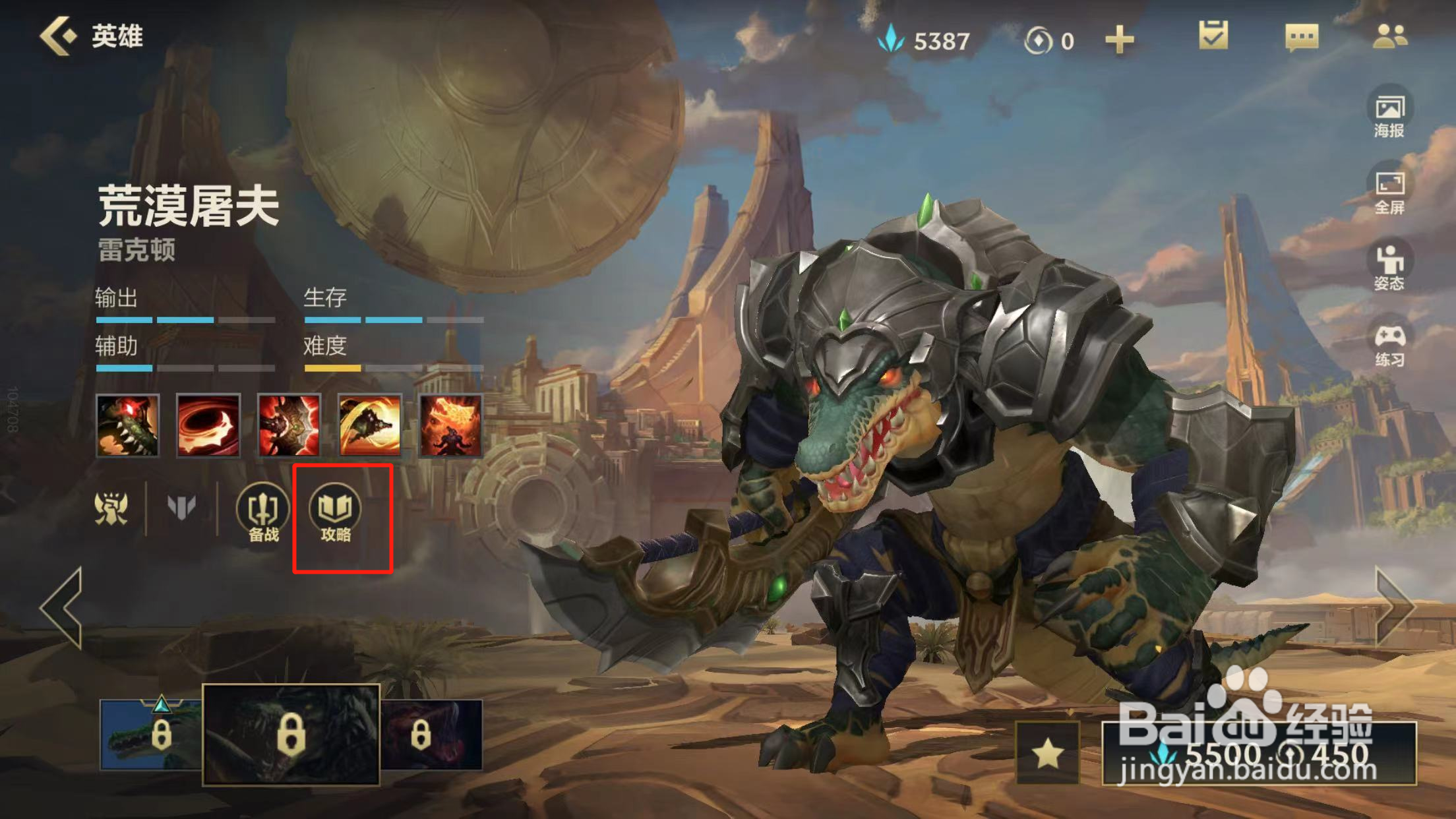Image resolution: width=1456 pixels, height=819 pixels.
Task: Favorite the hero with star button
Action: pyautogui.click(x=1047, y=753)
